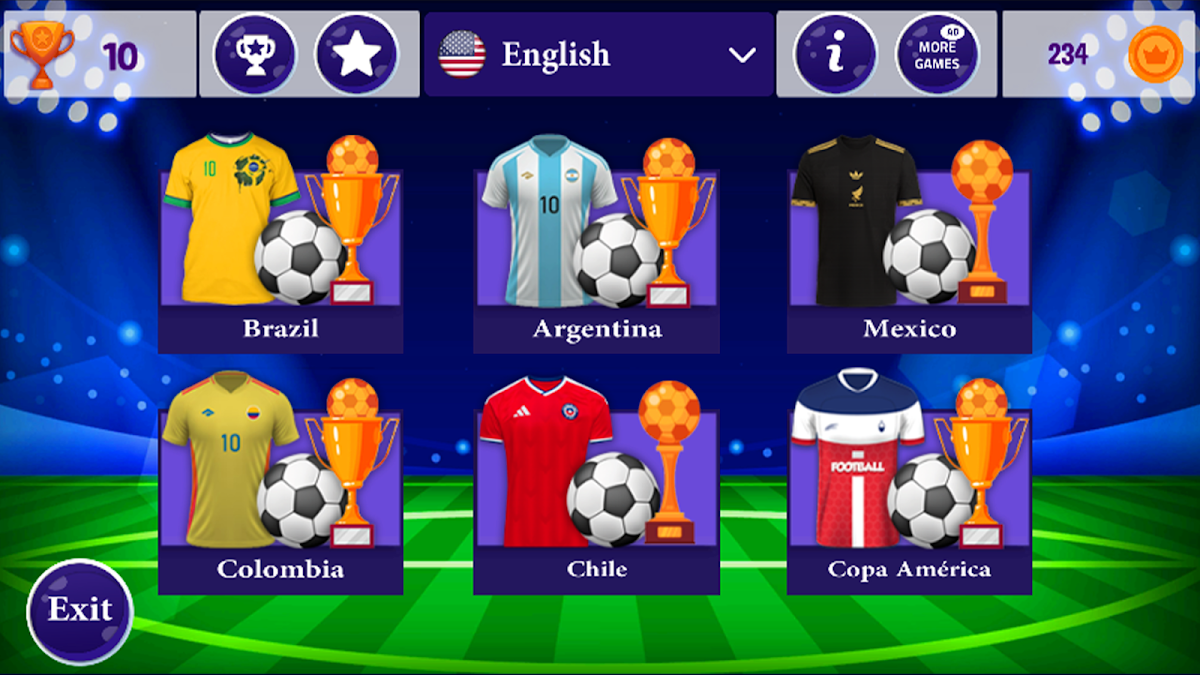Choose the Chile team tile
Screen dimensions: 1200x675
coord(596,490)
